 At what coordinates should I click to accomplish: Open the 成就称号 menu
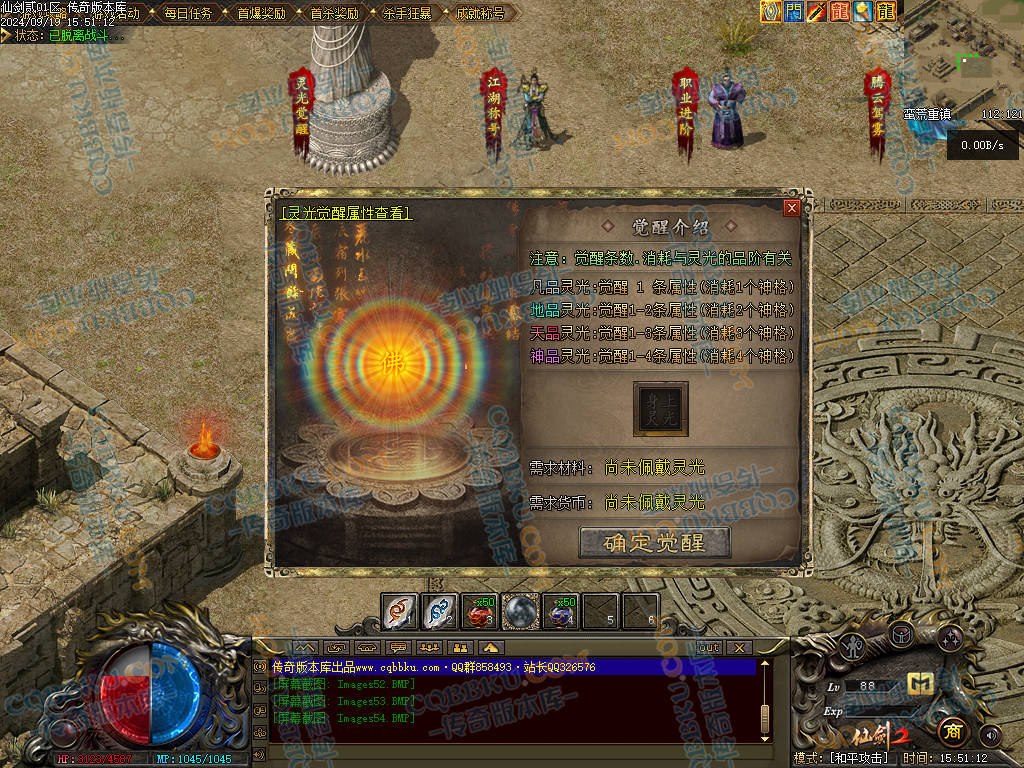(480, 14)
